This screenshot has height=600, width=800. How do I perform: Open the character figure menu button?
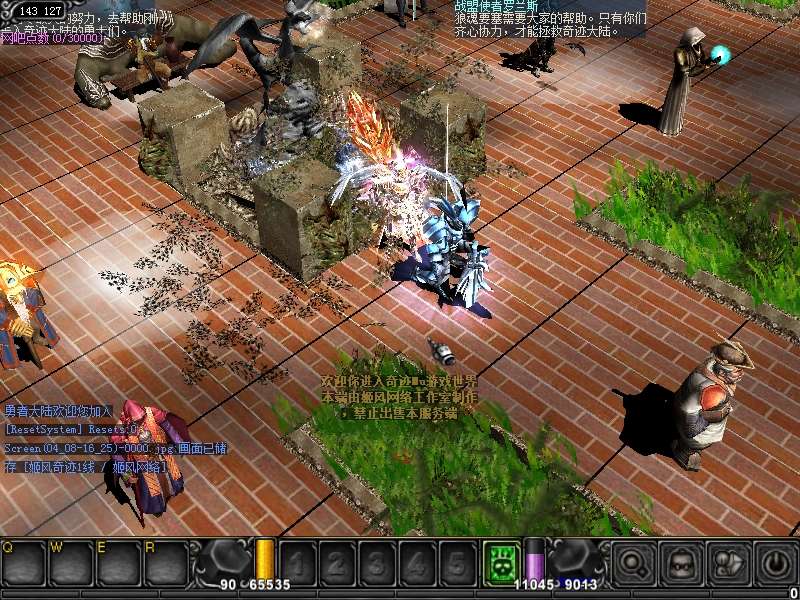(x=729, y=564)
